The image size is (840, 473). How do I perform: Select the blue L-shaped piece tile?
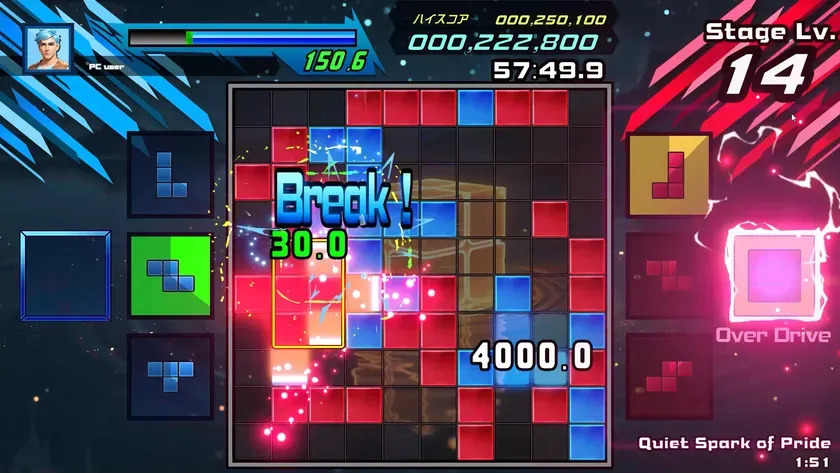170,174
